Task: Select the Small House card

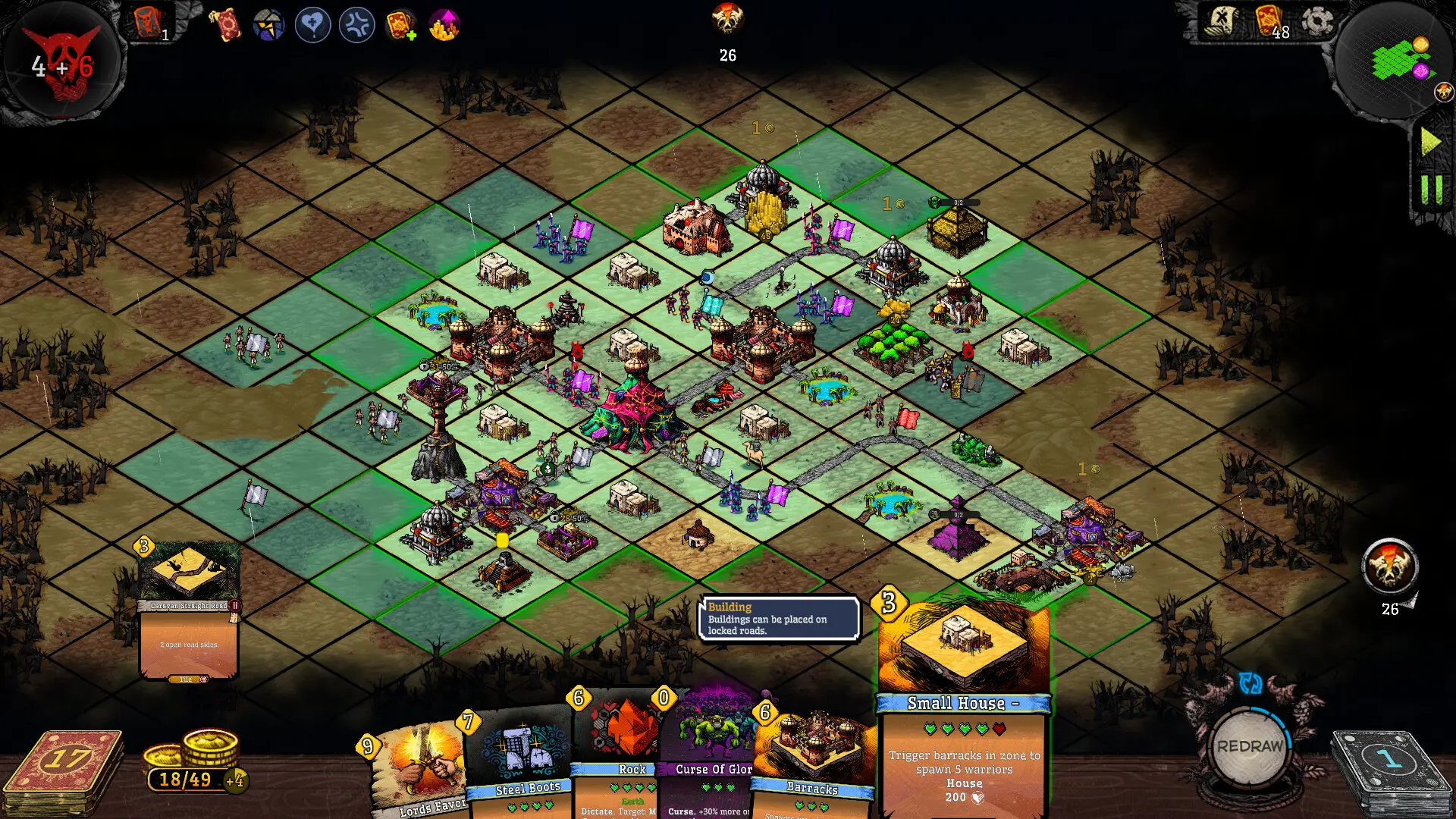Action: click(963, 698)
